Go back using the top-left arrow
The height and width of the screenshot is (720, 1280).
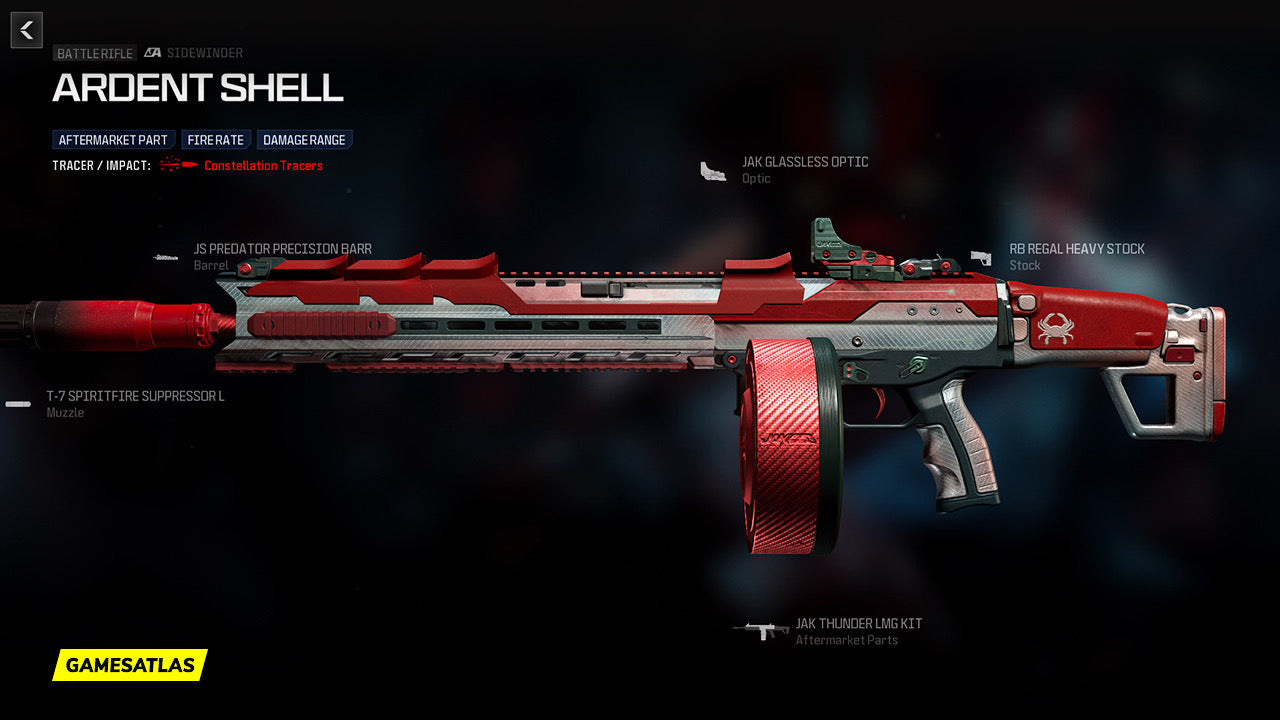click(27, 30)
